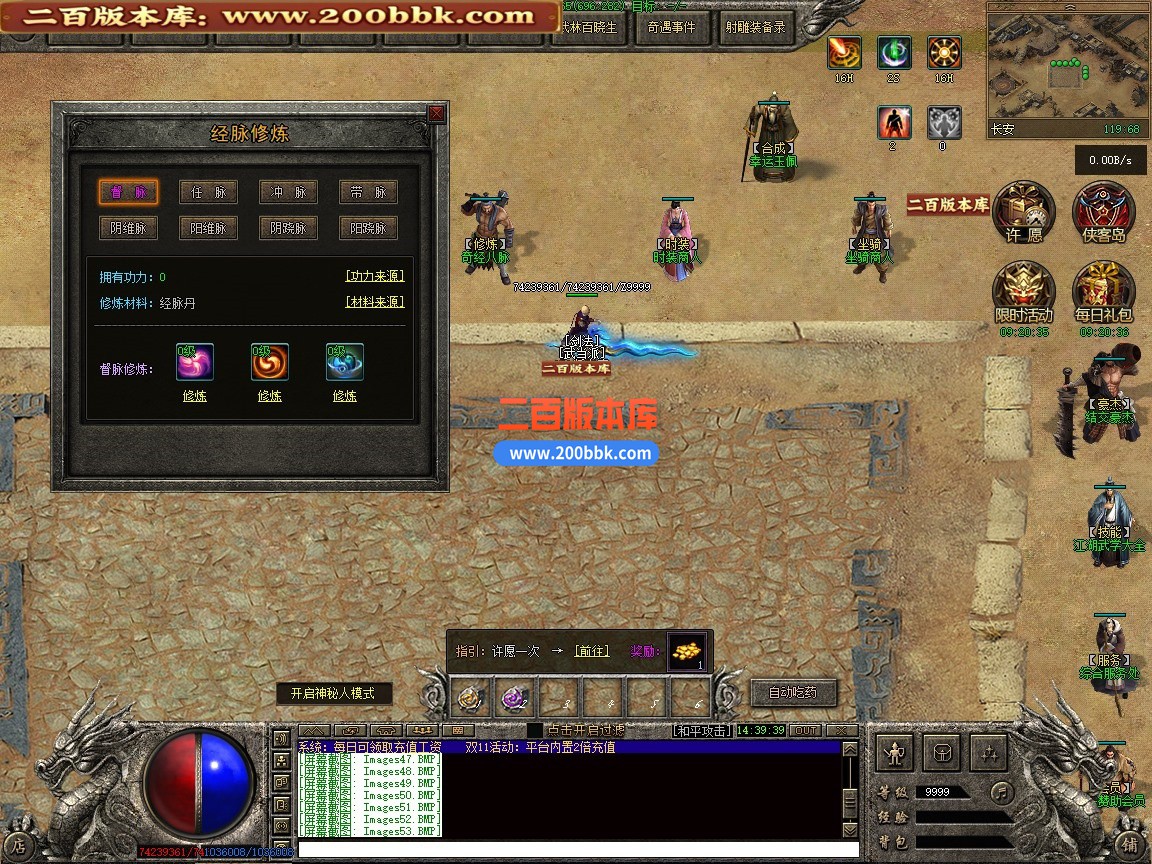The height and width of the screenshot is (864, 1152).
Task: Open the 射雕装备录 top menu button
Action: (755, 28)
